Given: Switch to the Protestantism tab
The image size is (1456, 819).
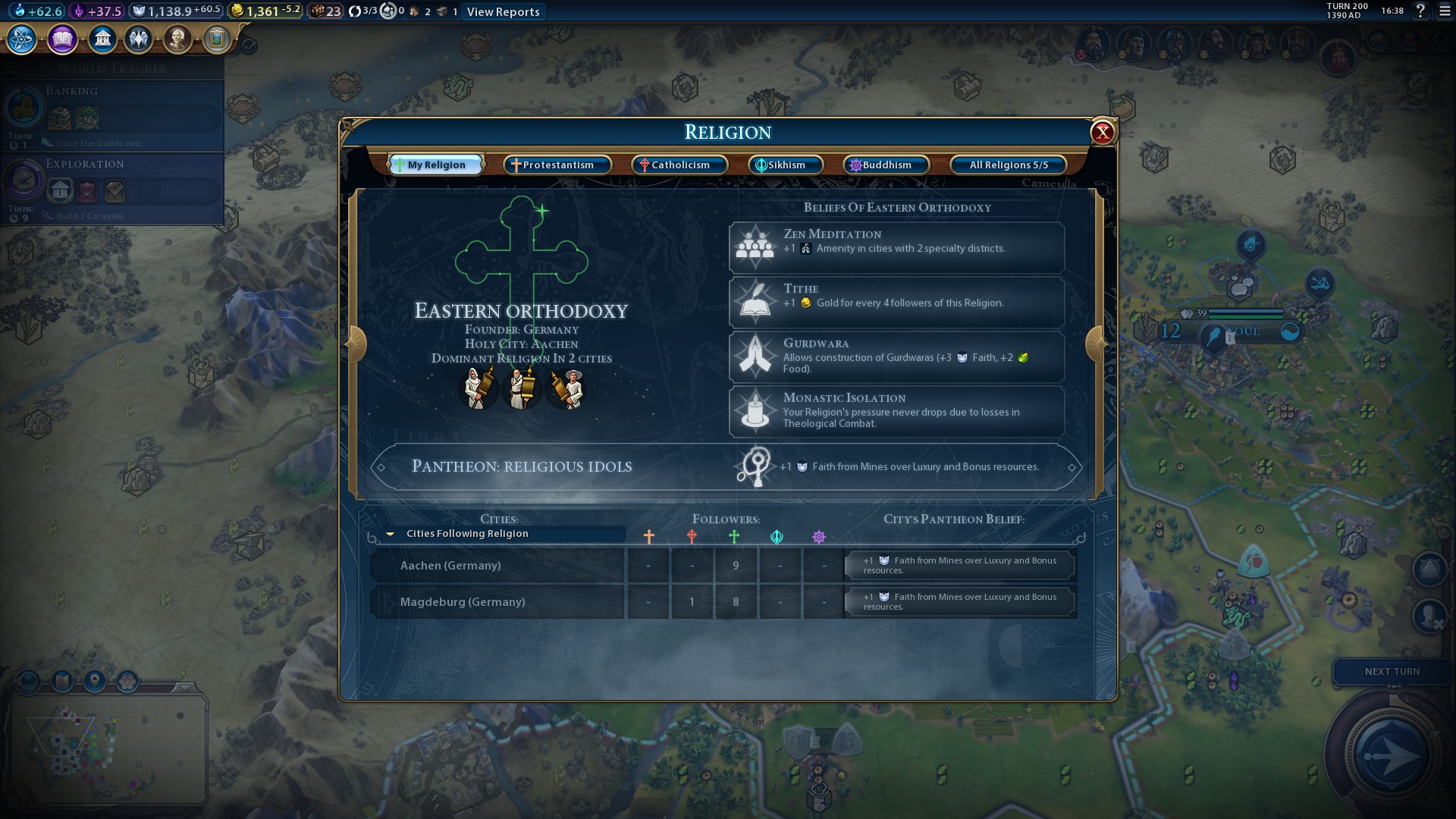Looking at the screenshot, I should (557, 165).
